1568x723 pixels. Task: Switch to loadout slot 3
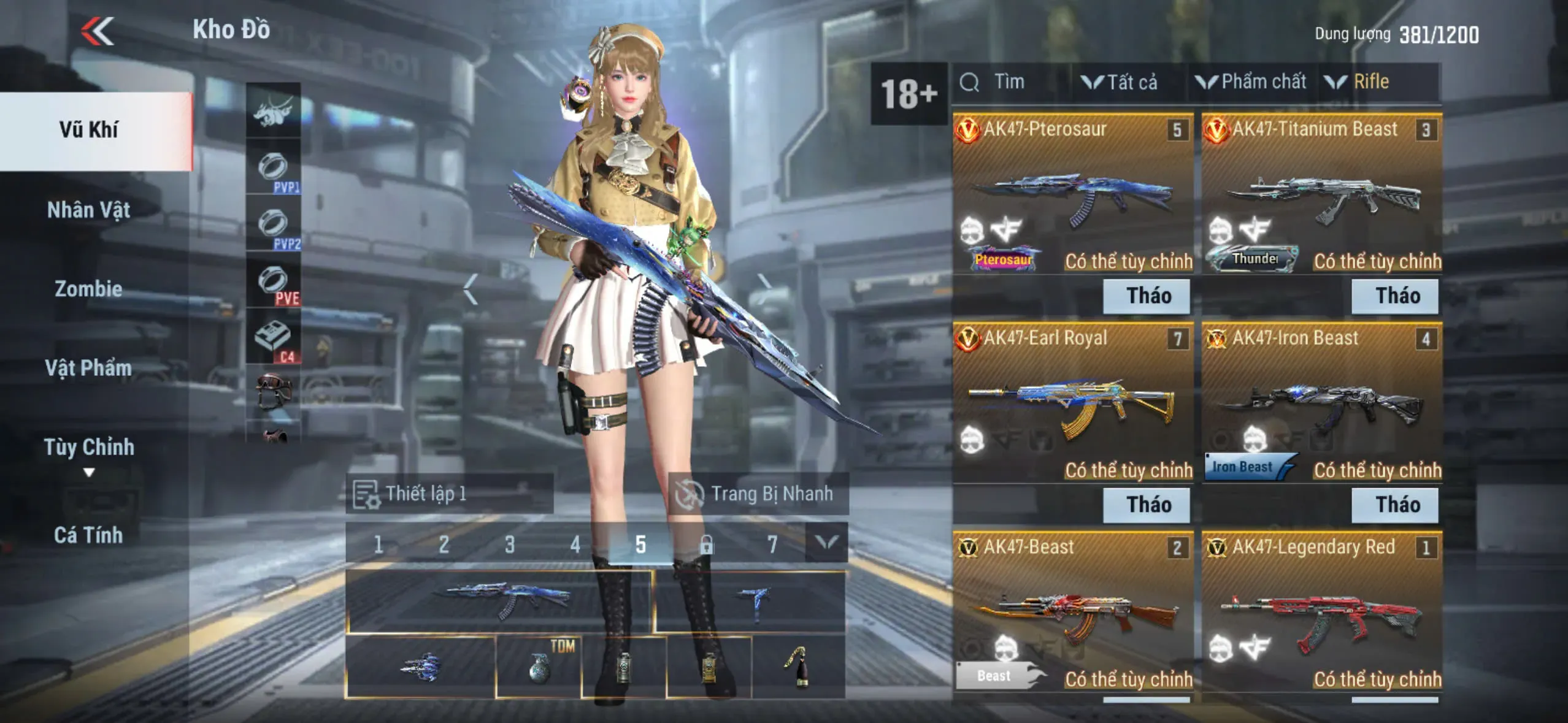(x=509, y=544)
